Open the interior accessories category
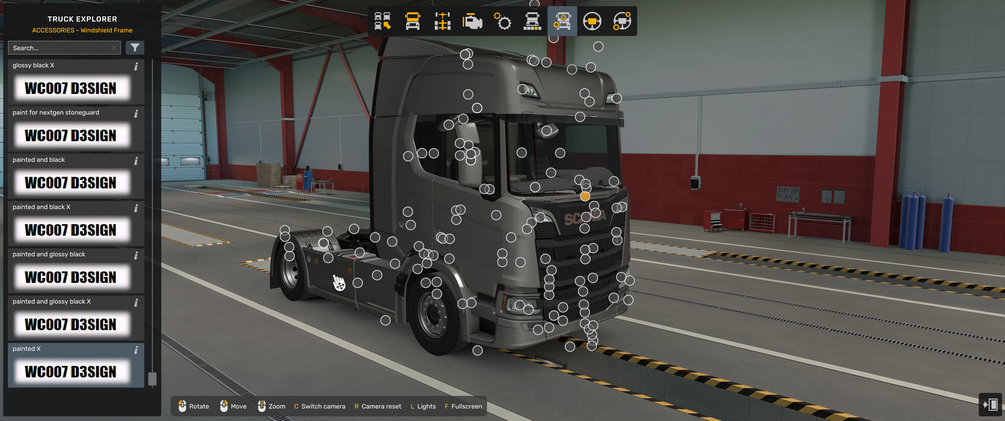Screen dimensions: 1005x421 coord(622,21)
